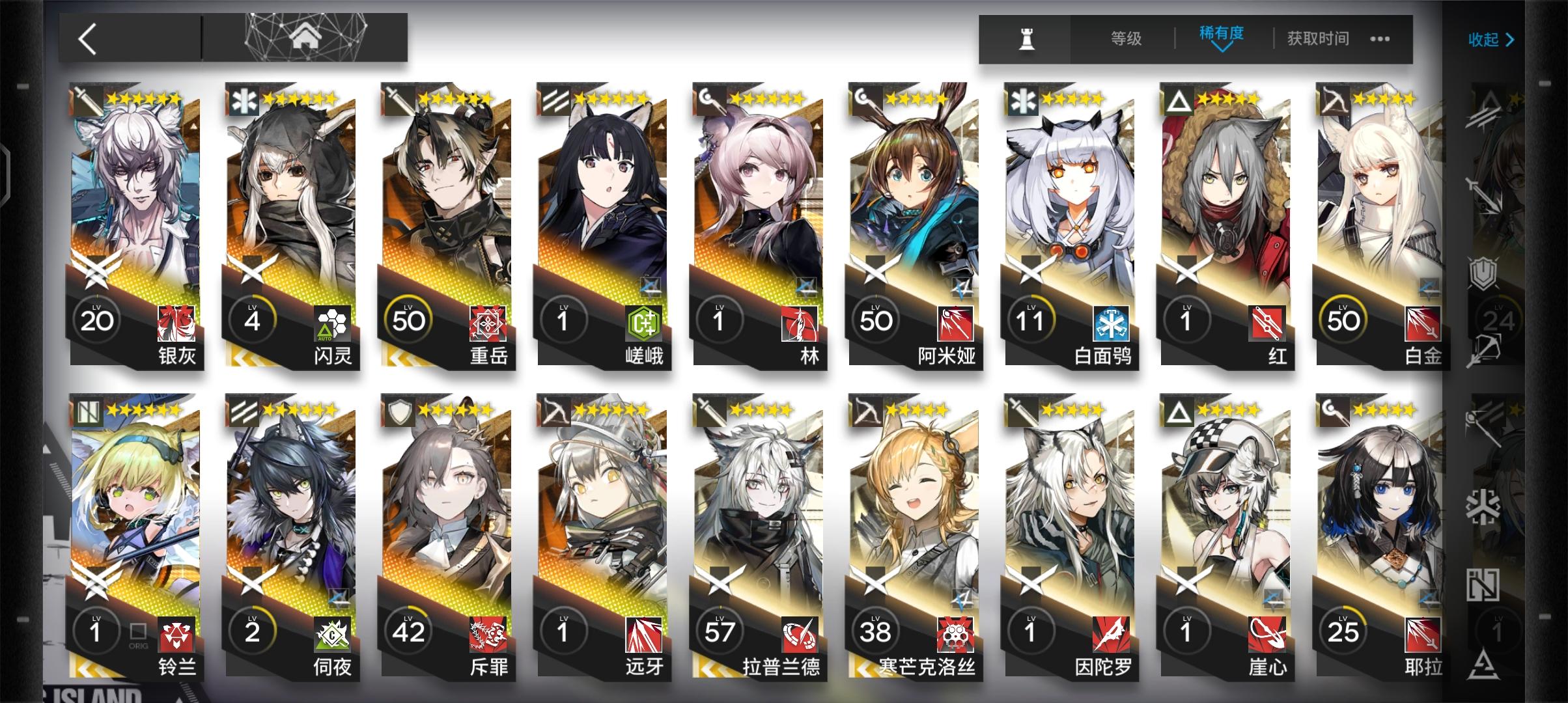Viewport: 1568px width, 703px height.
Task: Tap the back button in top-left corner
Action: coord(88,37)
